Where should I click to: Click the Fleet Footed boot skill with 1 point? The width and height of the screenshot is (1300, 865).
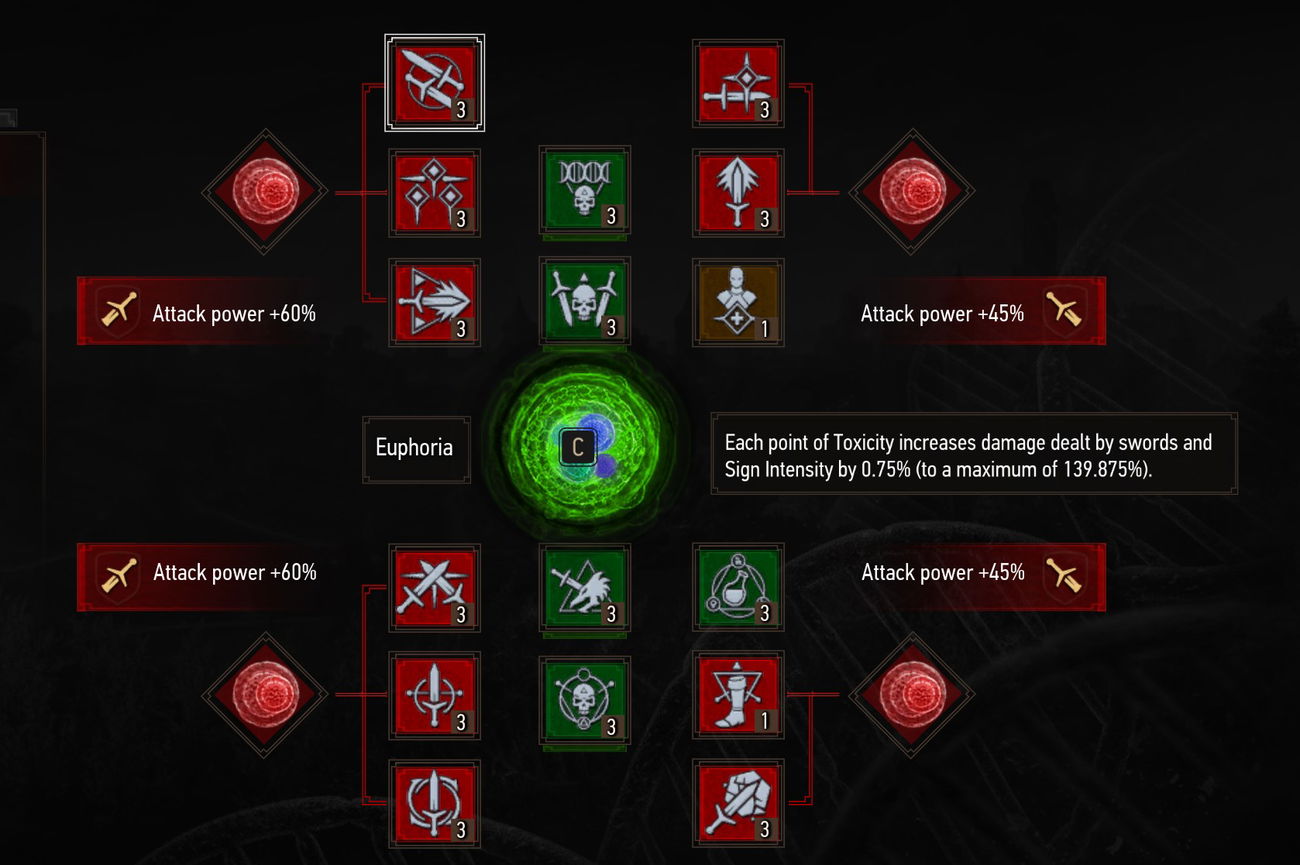click(x=737, y=696)
